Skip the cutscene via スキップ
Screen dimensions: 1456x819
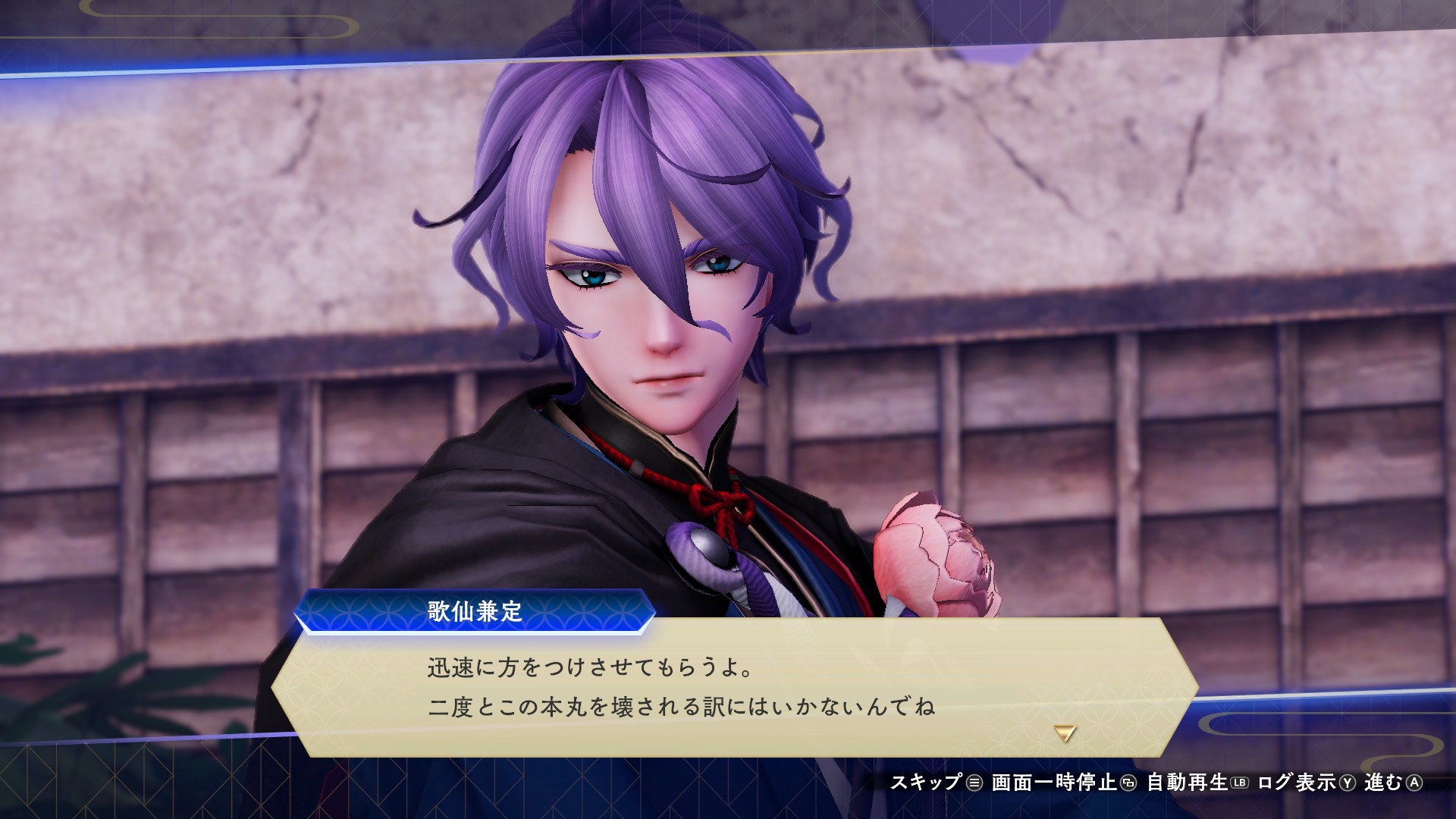pos(936,783)
